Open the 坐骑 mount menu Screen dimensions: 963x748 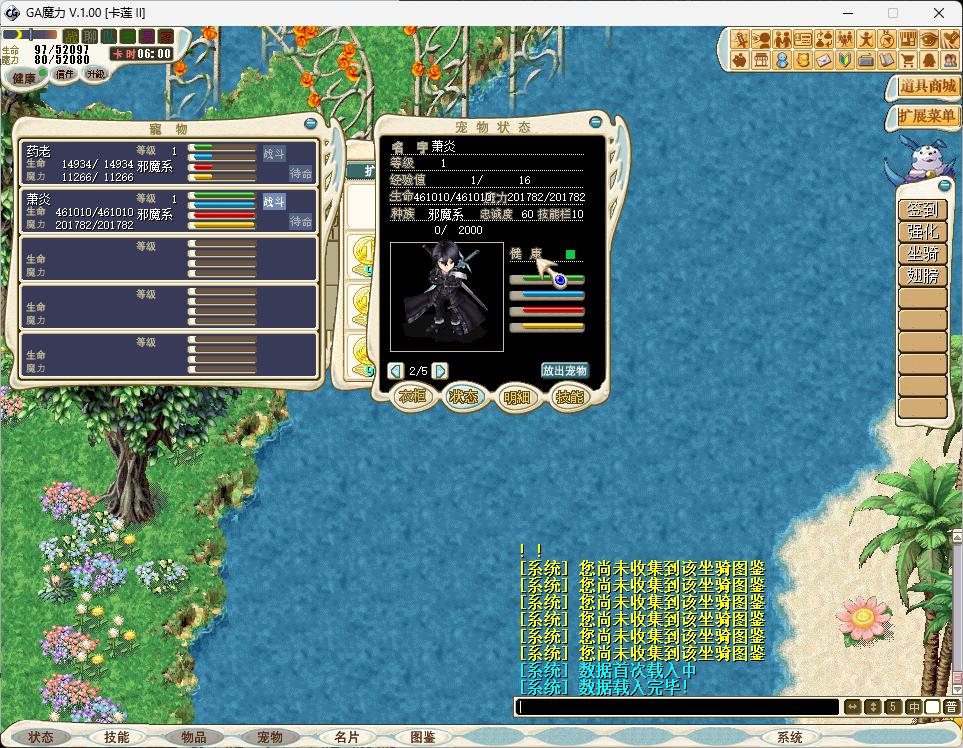(921, 254)
